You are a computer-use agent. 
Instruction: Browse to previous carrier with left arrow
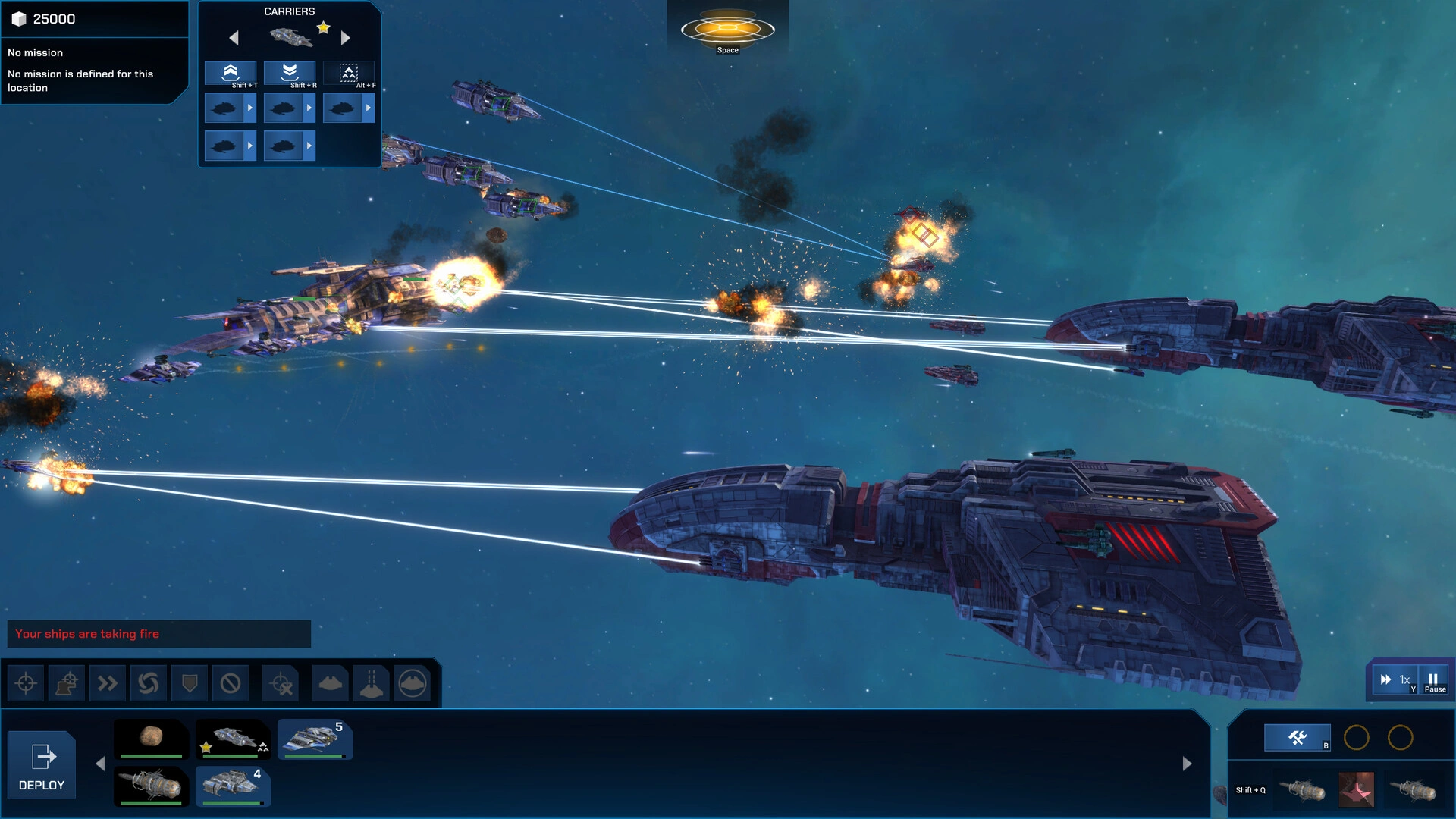pyautogui.click(x=234, y=37)
